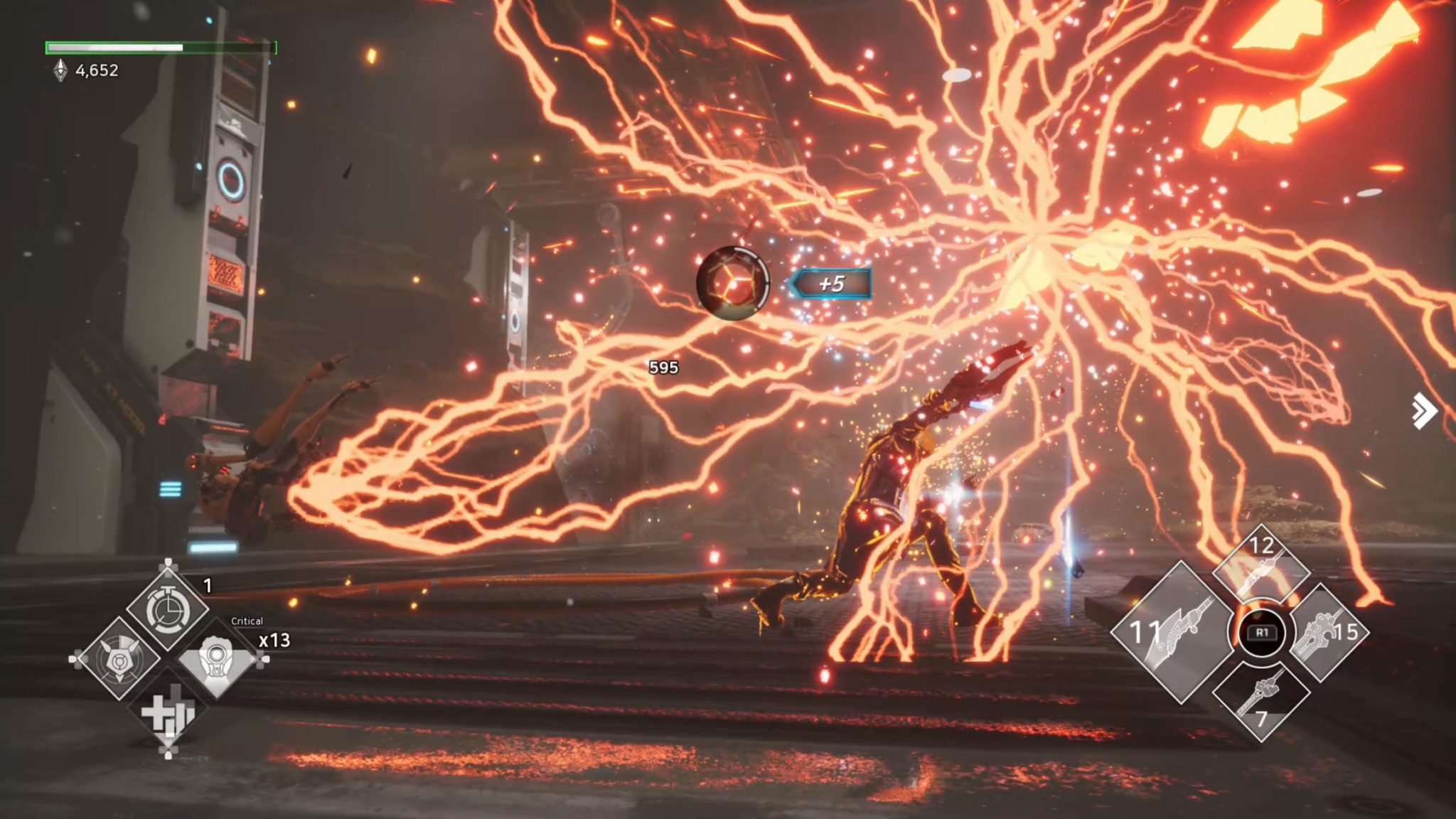1456x819 pixels.
Task: Select the horned shield skill diamond
Action: point(118,659)
